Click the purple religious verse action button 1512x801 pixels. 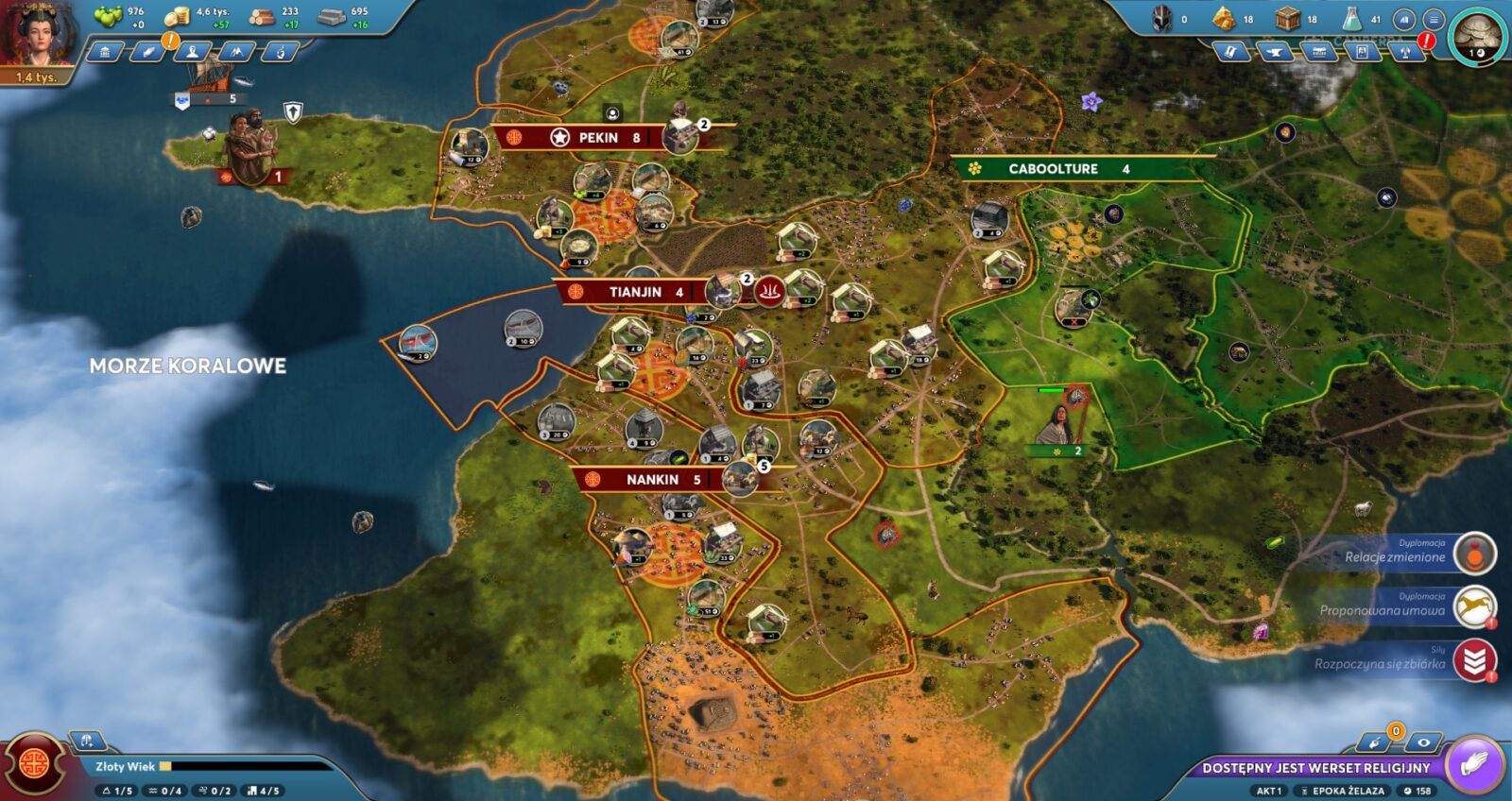coord(1473,764)
